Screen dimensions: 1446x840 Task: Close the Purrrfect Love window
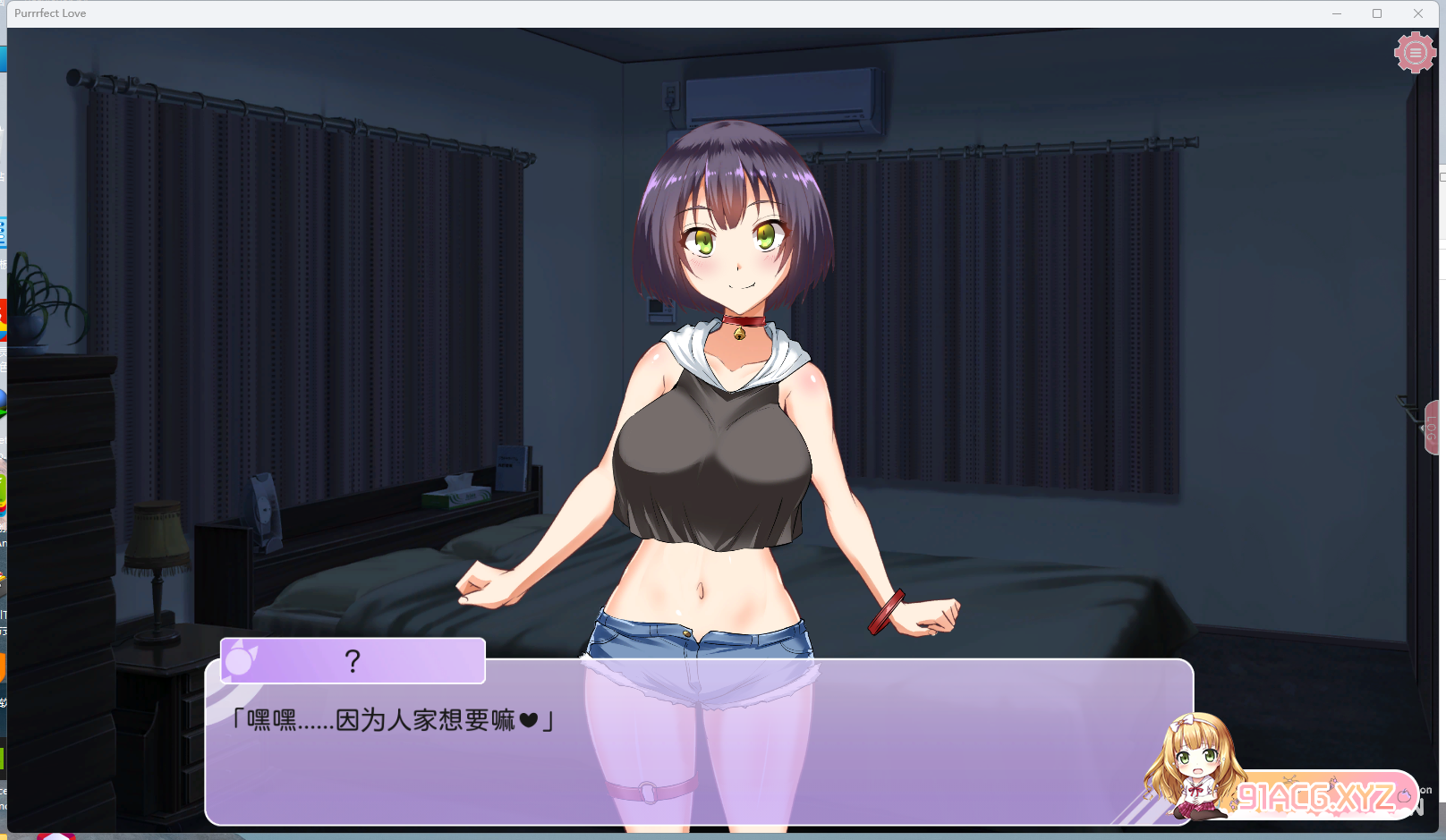(x=1418, y=13)
